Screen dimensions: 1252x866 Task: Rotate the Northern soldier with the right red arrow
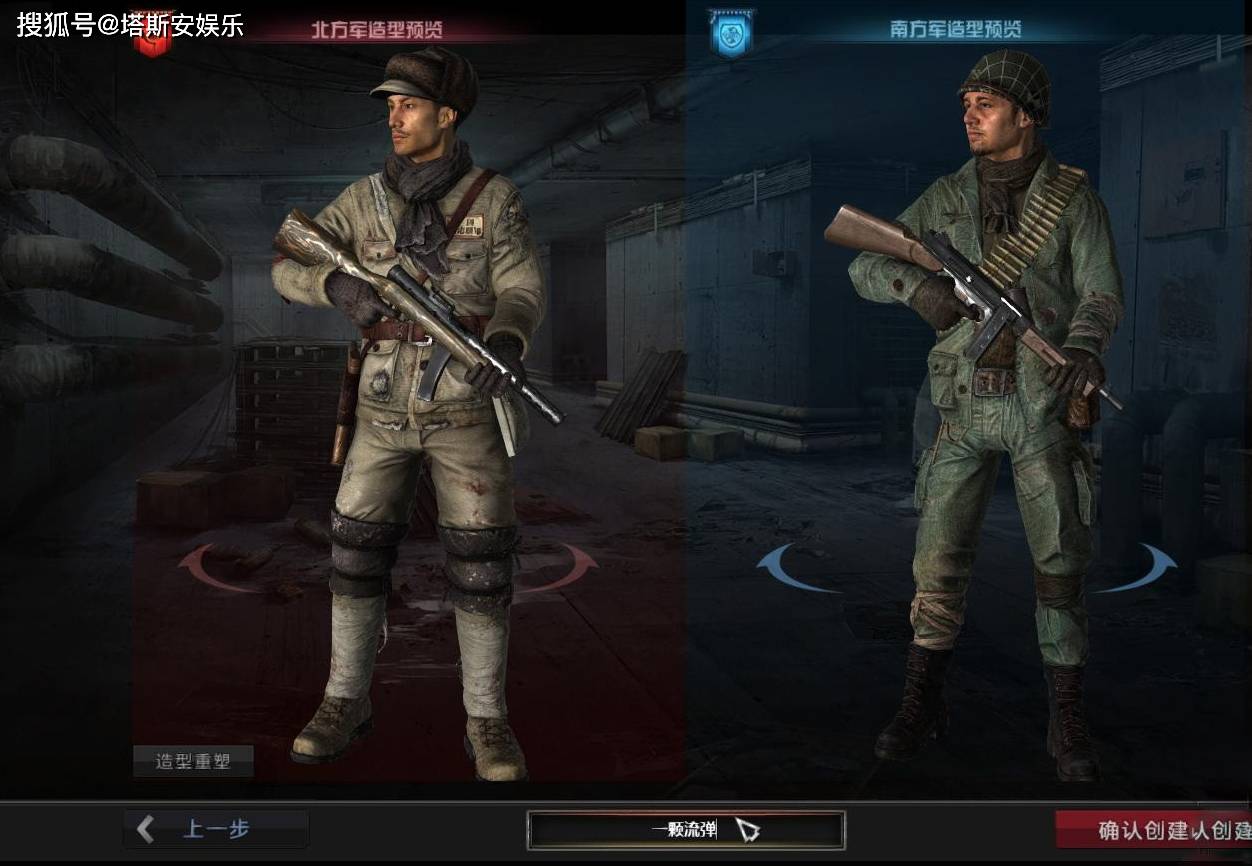click(x=574, y=567)
